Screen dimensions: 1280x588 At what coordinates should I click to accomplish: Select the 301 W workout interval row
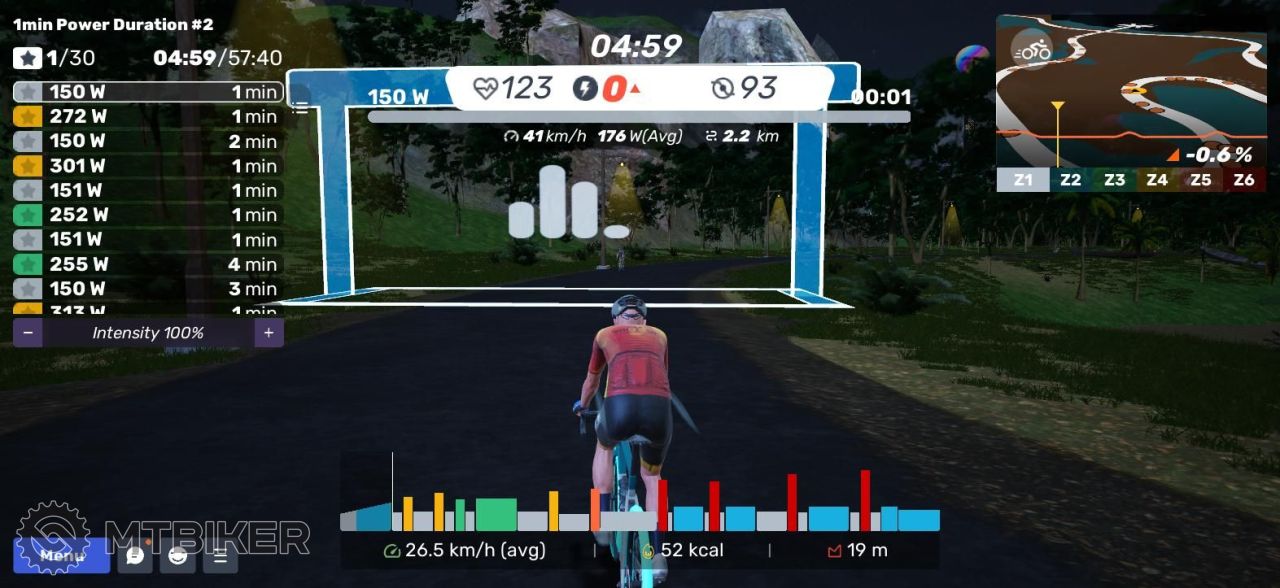148,166
